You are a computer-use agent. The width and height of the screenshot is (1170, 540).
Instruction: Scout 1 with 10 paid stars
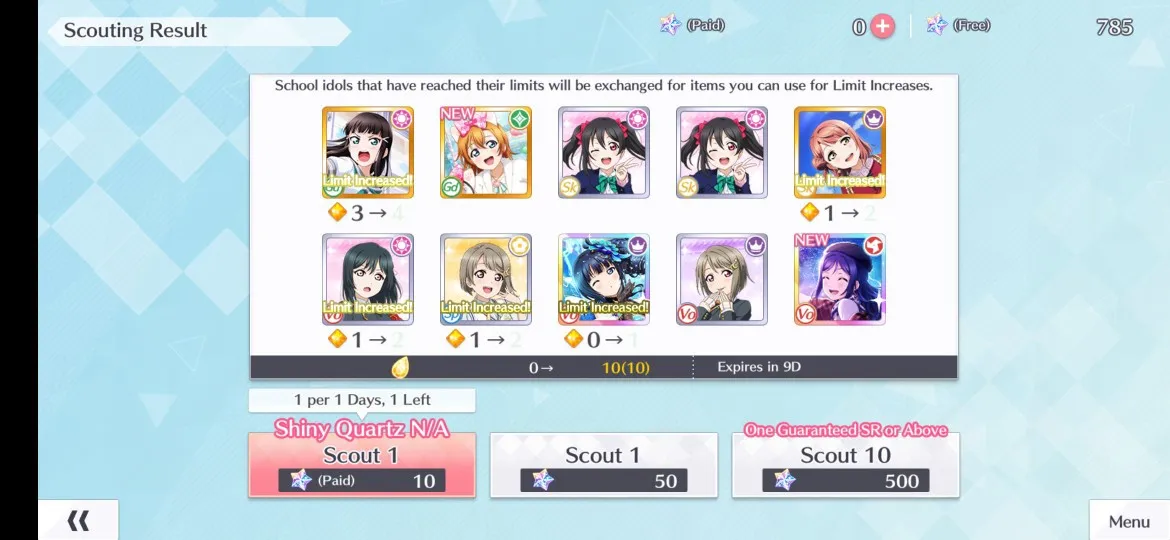click(x=362, y=466)
